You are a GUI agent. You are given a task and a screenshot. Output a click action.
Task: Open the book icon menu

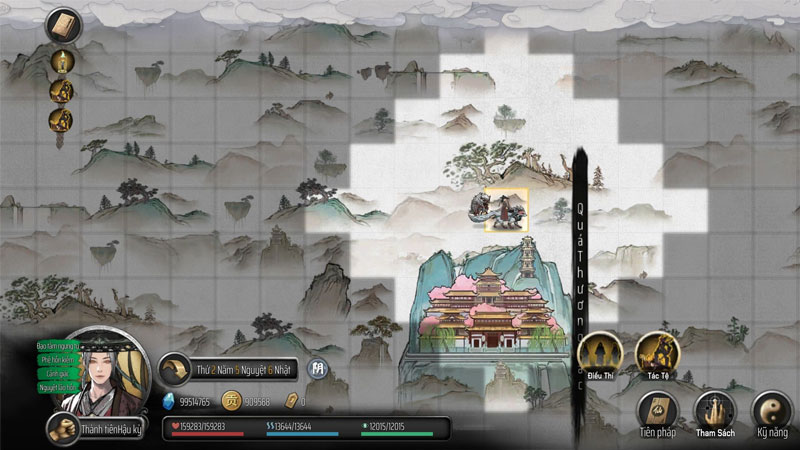pyautogui.click(x=61, y=24)
